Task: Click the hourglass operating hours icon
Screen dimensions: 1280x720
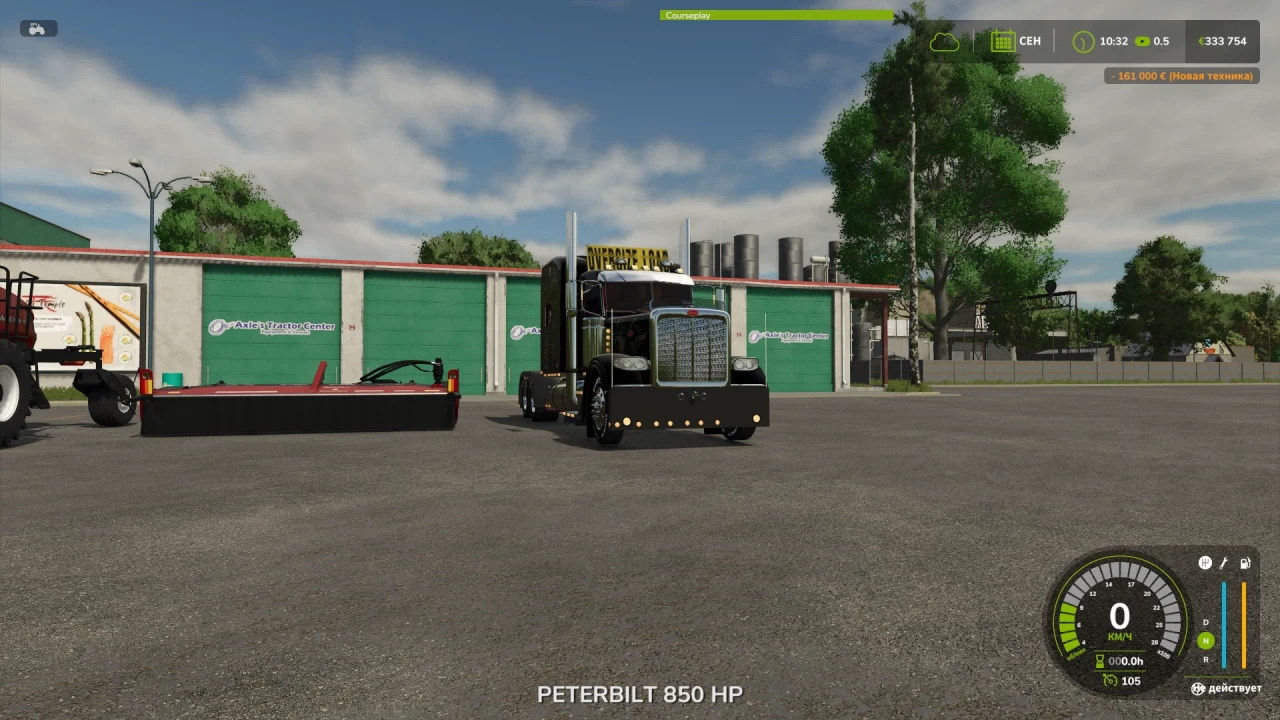Action: click(1100, 660)
